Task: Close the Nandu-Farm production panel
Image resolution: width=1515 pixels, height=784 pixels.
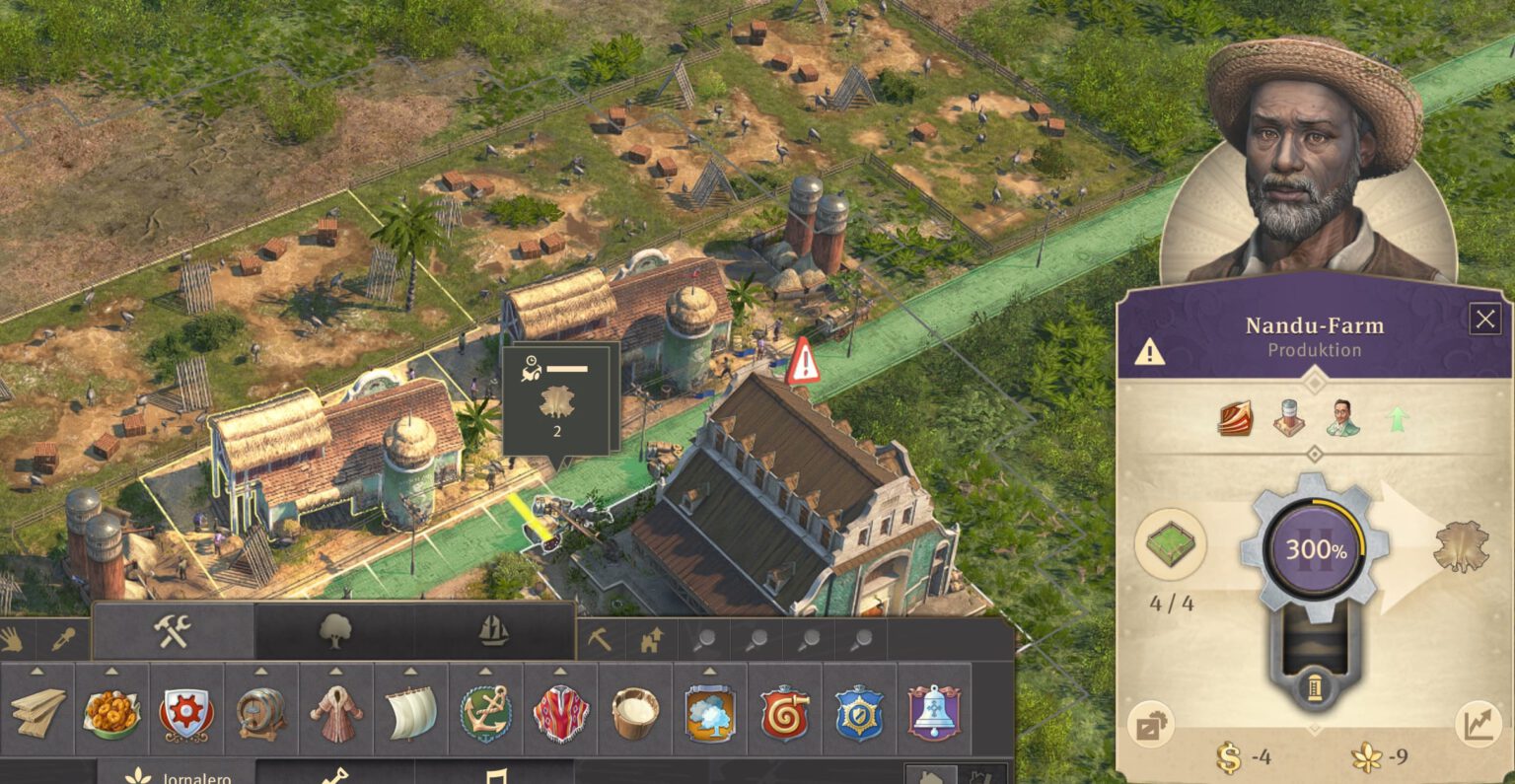Action: [x=1484, y=320]
